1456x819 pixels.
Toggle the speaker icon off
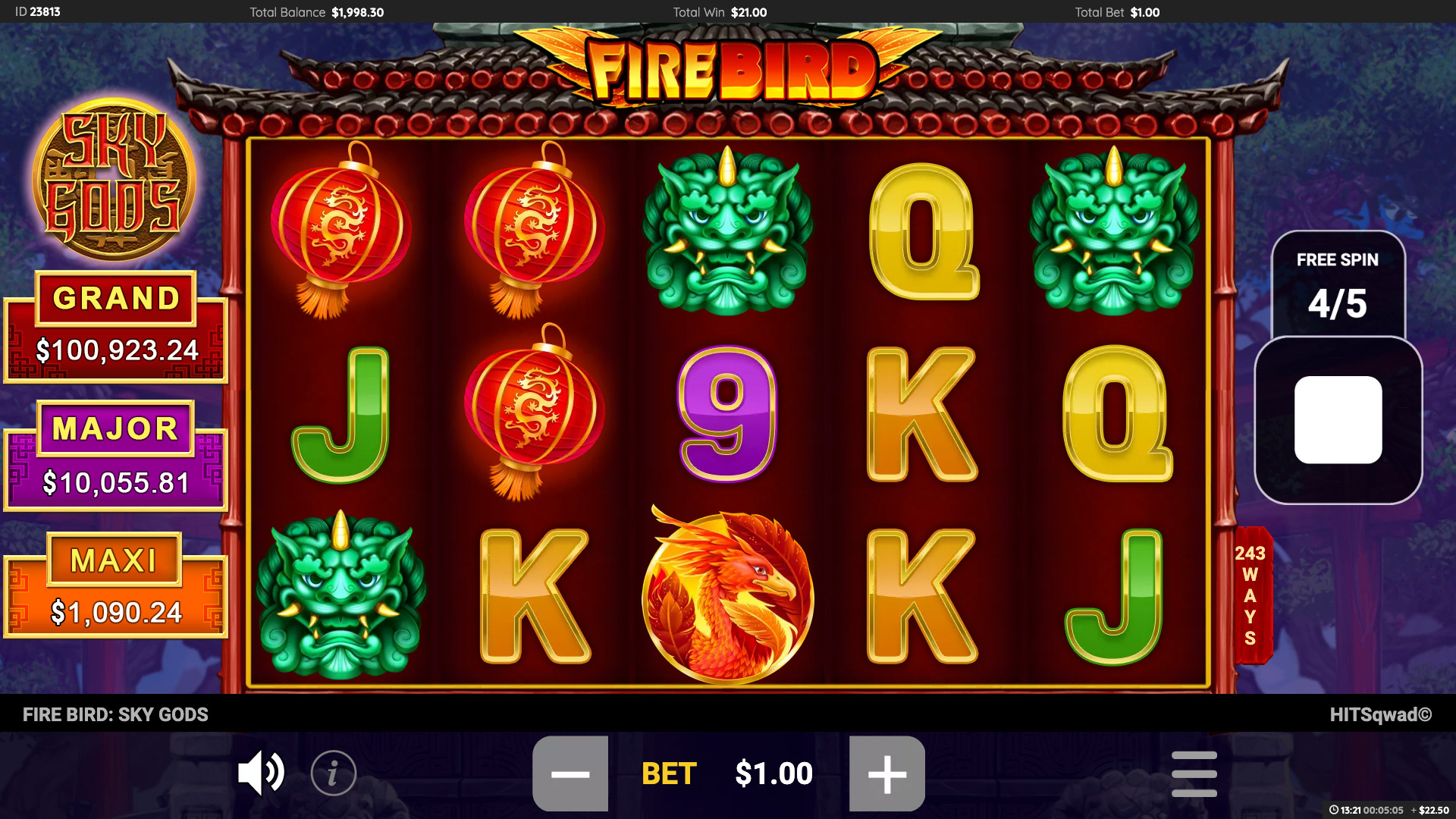tap(261, 773)
